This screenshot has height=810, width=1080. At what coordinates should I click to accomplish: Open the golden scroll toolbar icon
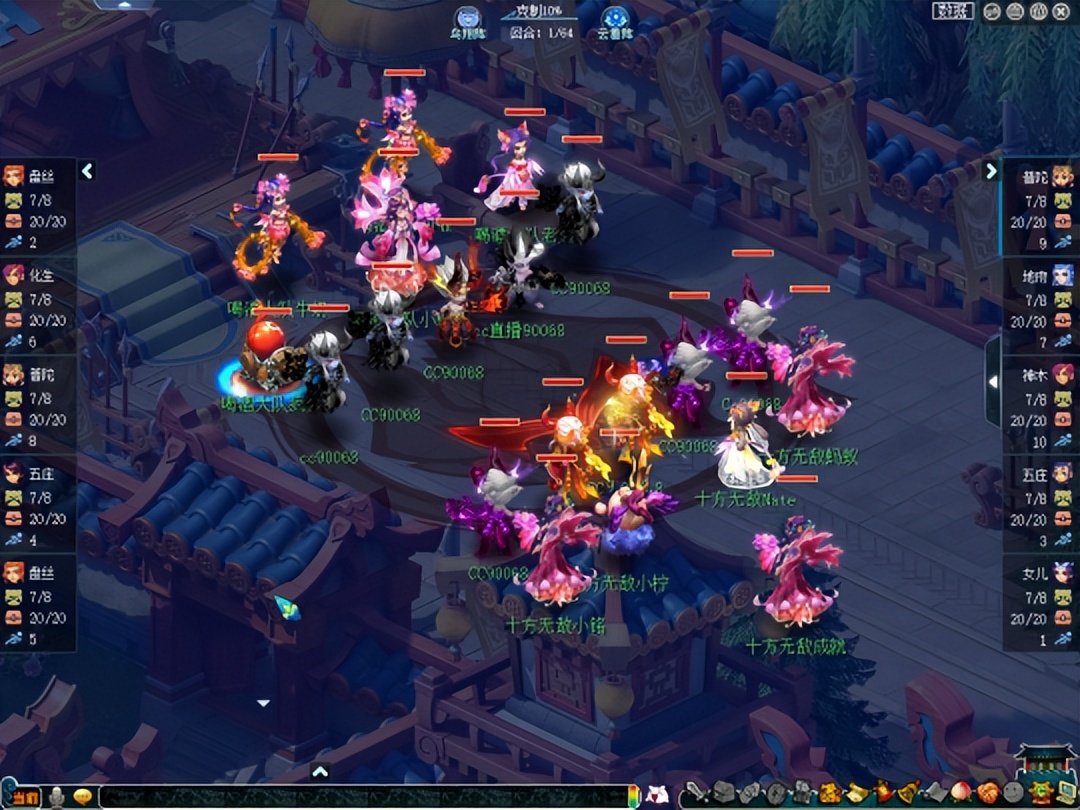pyautogui.click(x=856, y=793)
